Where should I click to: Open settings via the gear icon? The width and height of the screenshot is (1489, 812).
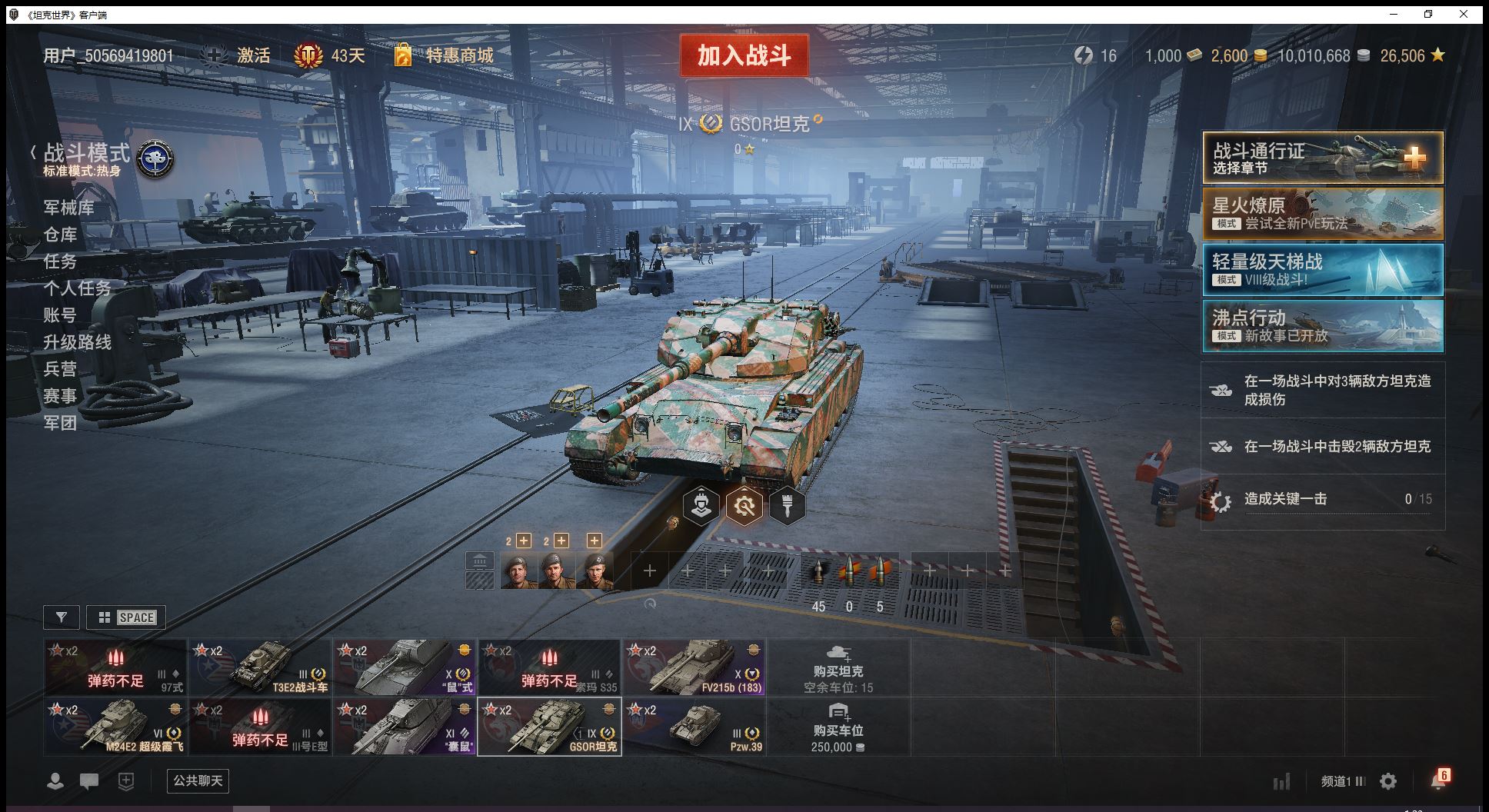(x=1388, y=781)
